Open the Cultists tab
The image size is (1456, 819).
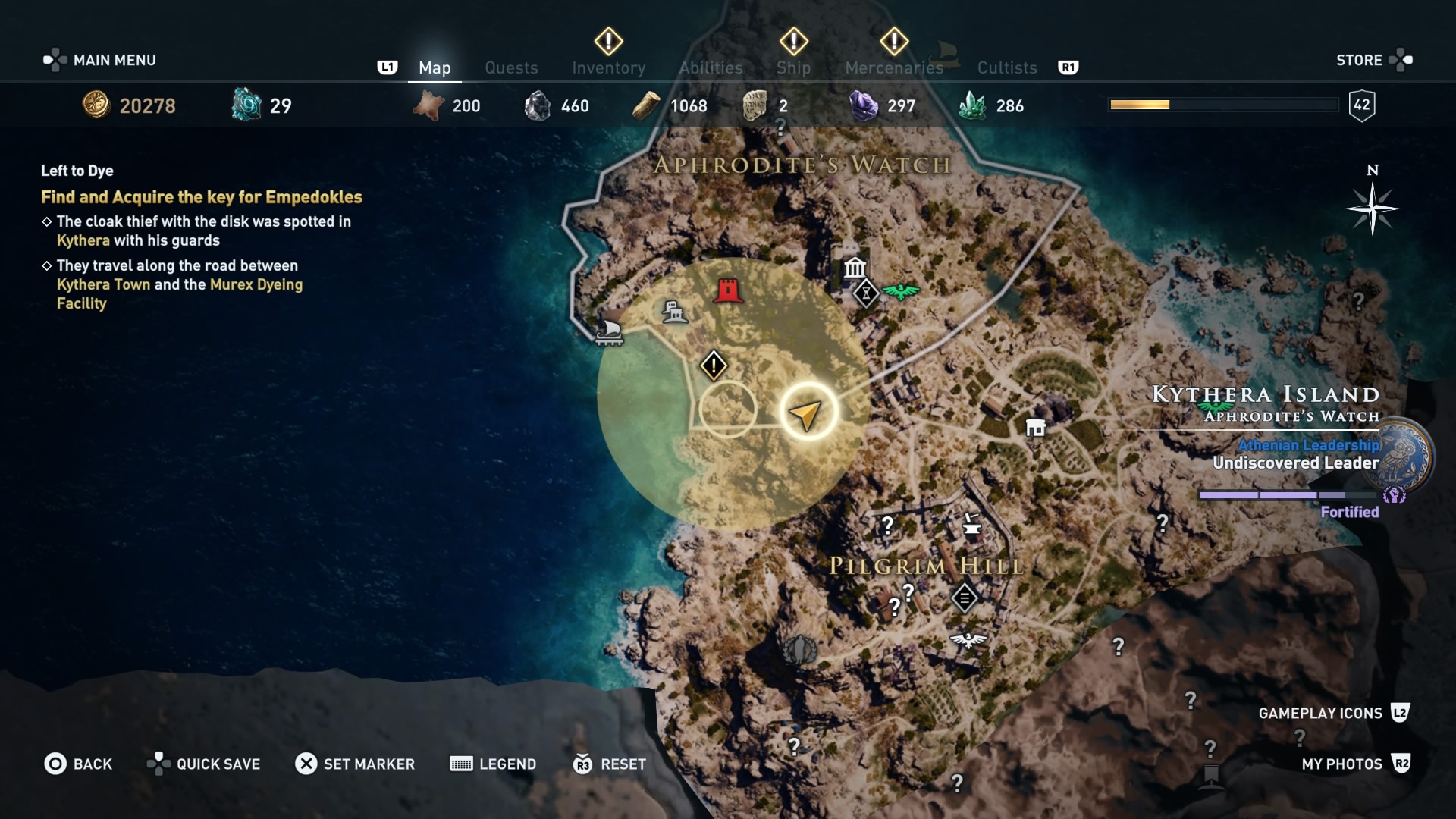pyautogui.click(x=1007, y=67)
